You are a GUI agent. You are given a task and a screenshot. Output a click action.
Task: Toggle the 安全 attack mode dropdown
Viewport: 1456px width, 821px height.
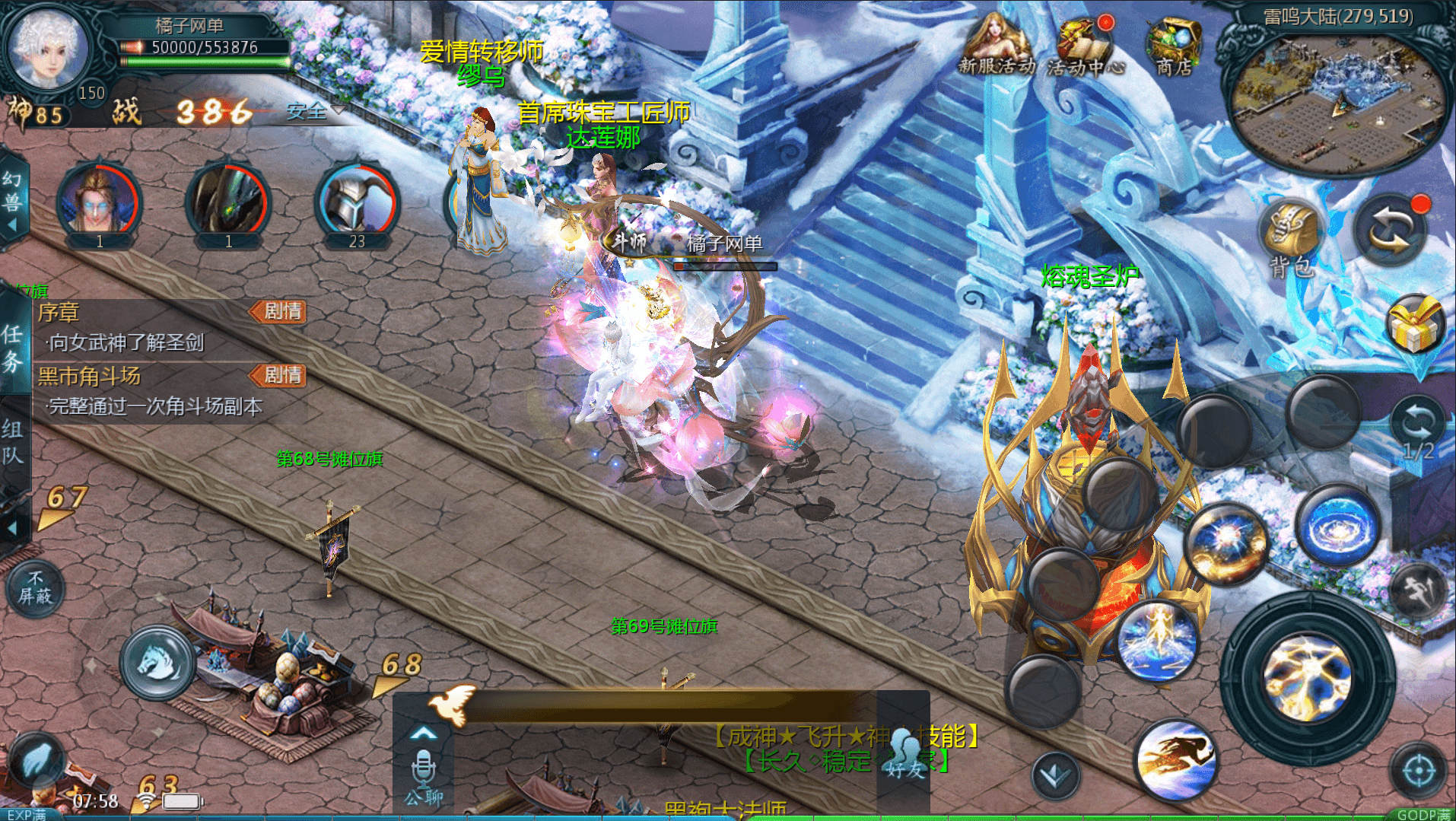coord(313,111)
